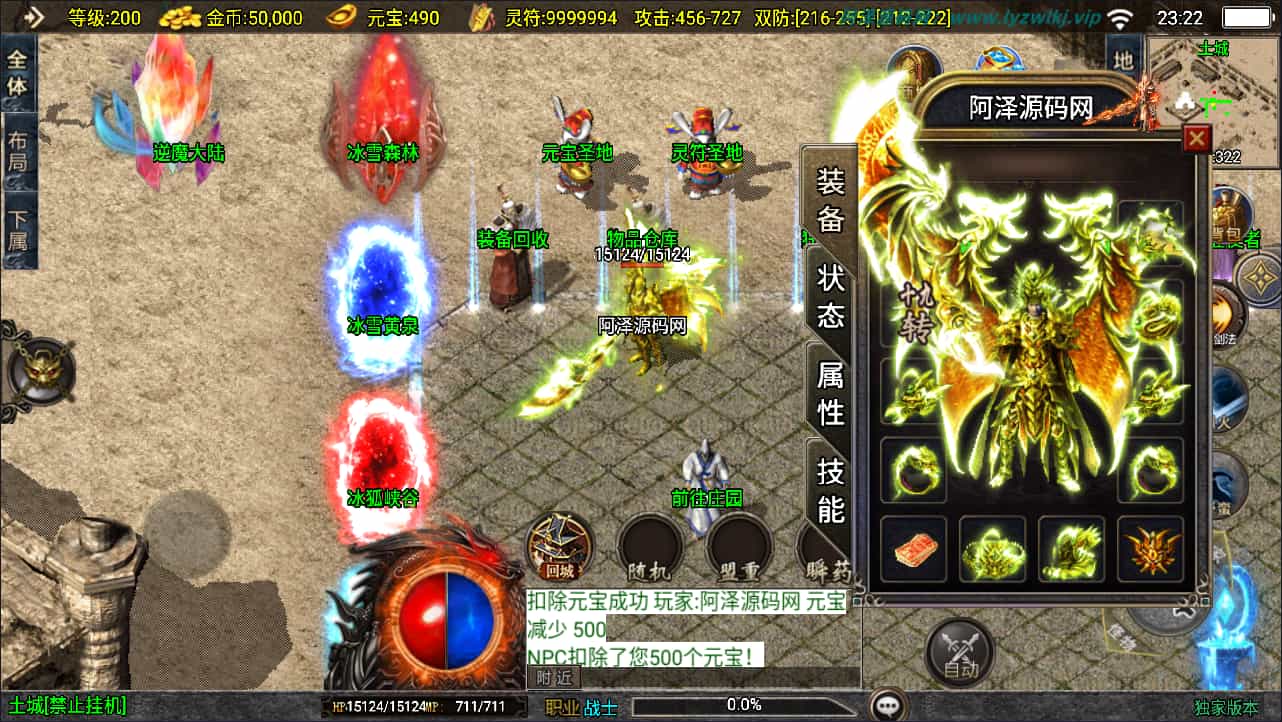Open the 下属 subordinates side tab
Image resolution: width=1282 pixels, height=722 pixels.
pyautogui.click(x=18, y=232)
